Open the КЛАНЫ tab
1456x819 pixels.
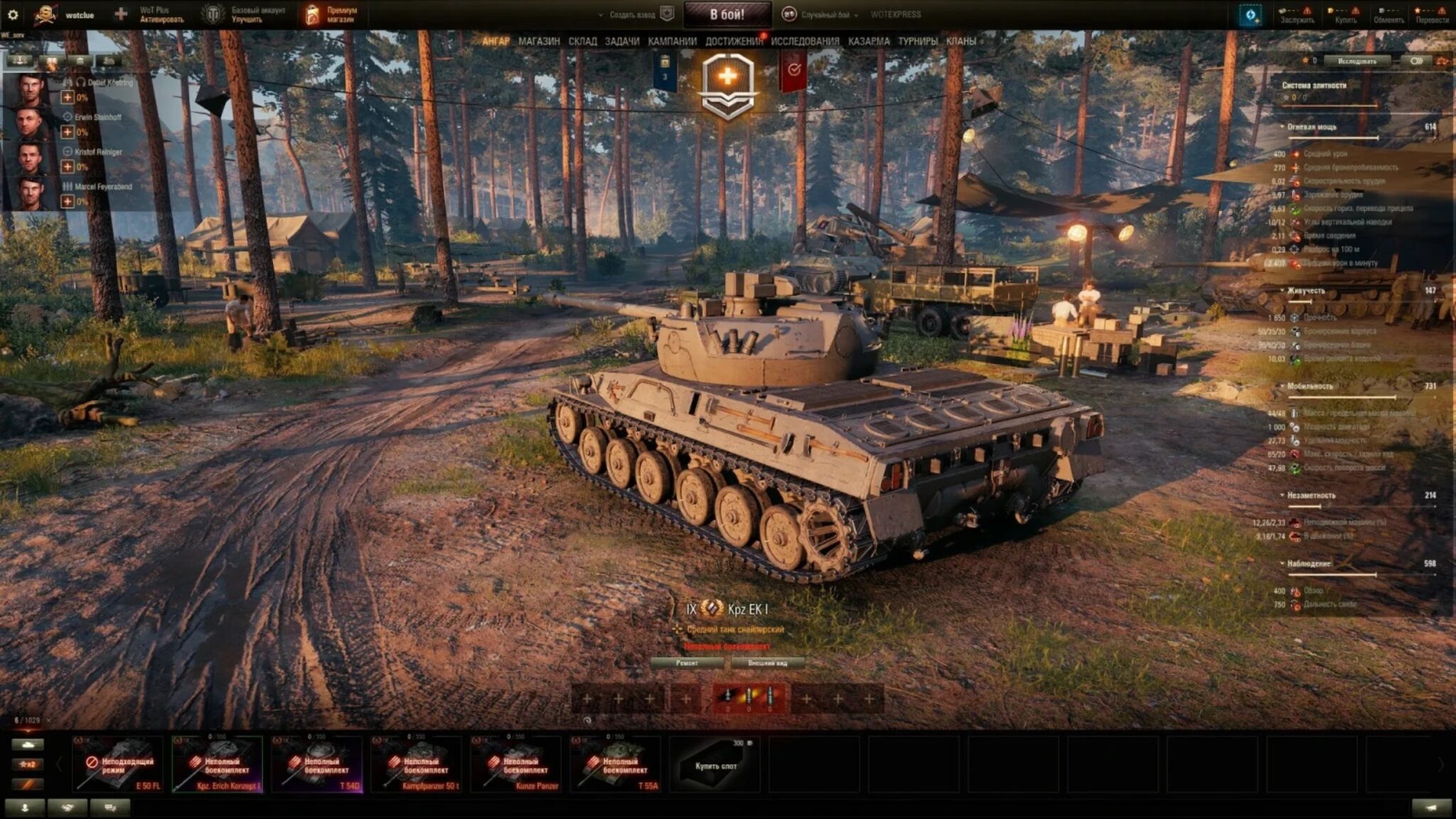pyautogui.click(x=961, y=41)
